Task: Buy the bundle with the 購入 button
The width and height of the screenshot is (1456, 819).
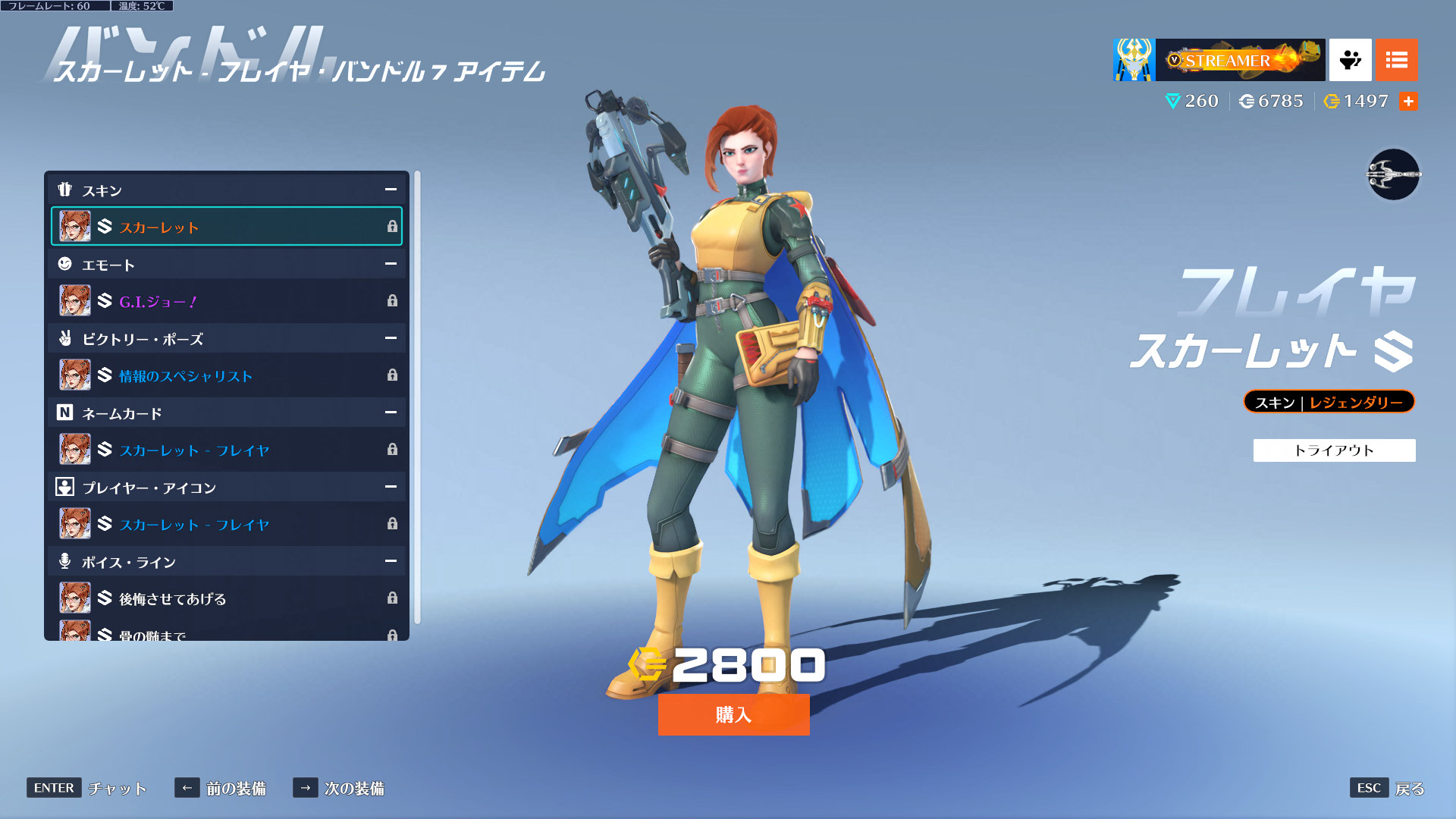Action: (733, 714)
